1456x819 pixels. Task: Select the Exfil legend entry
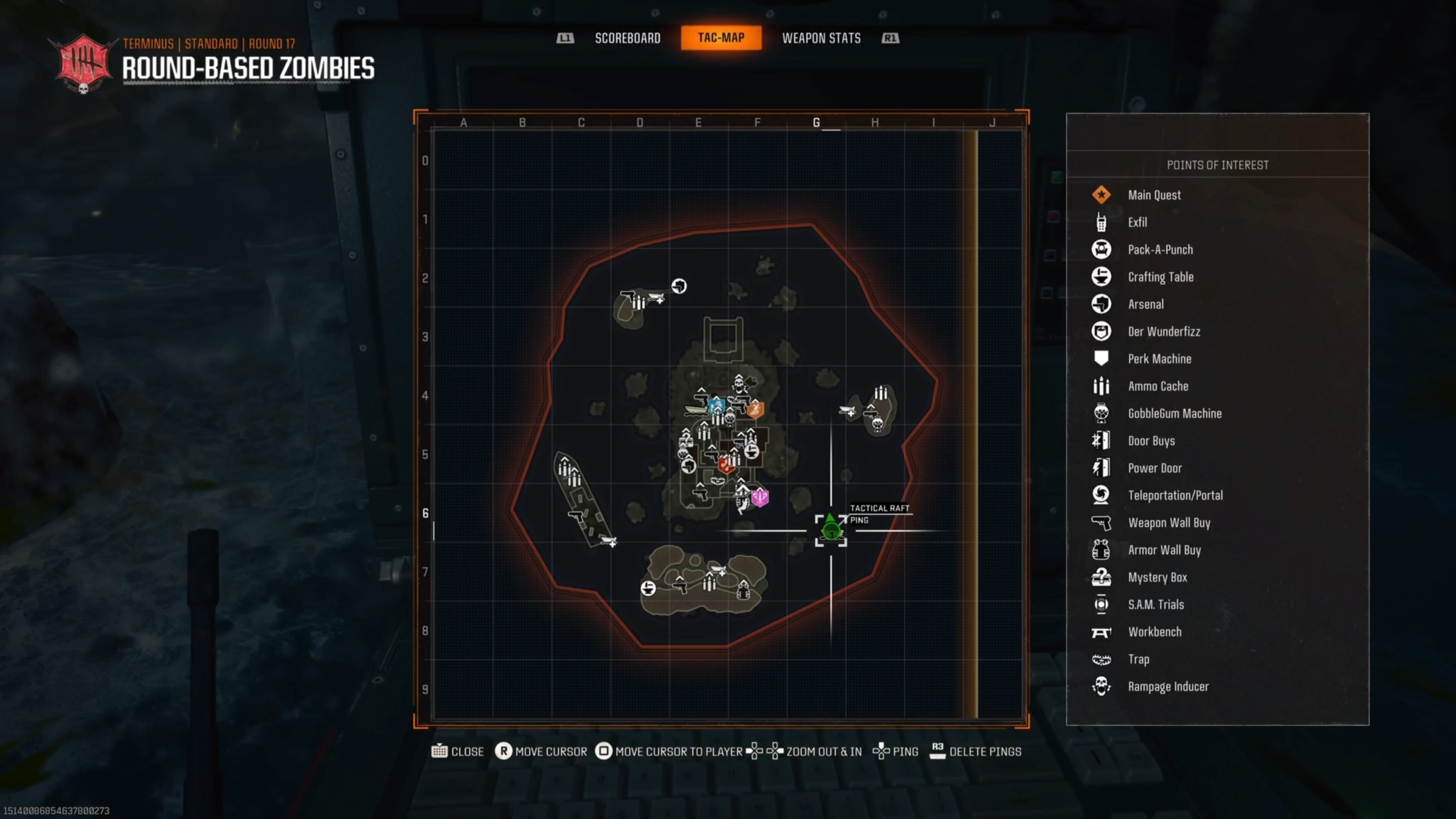(x=1137, y=222)
